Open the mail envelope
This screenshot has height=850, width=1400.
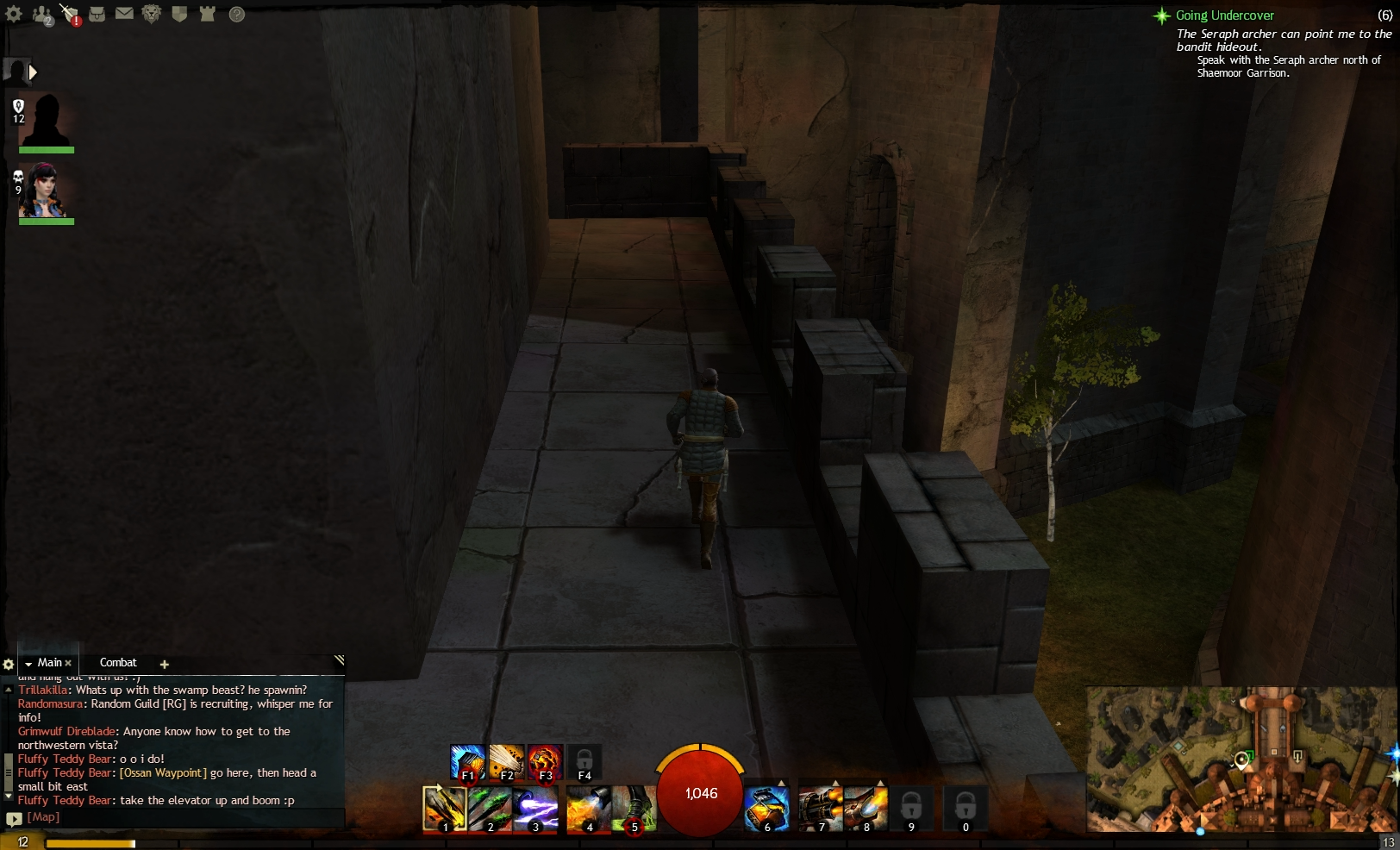125,15
